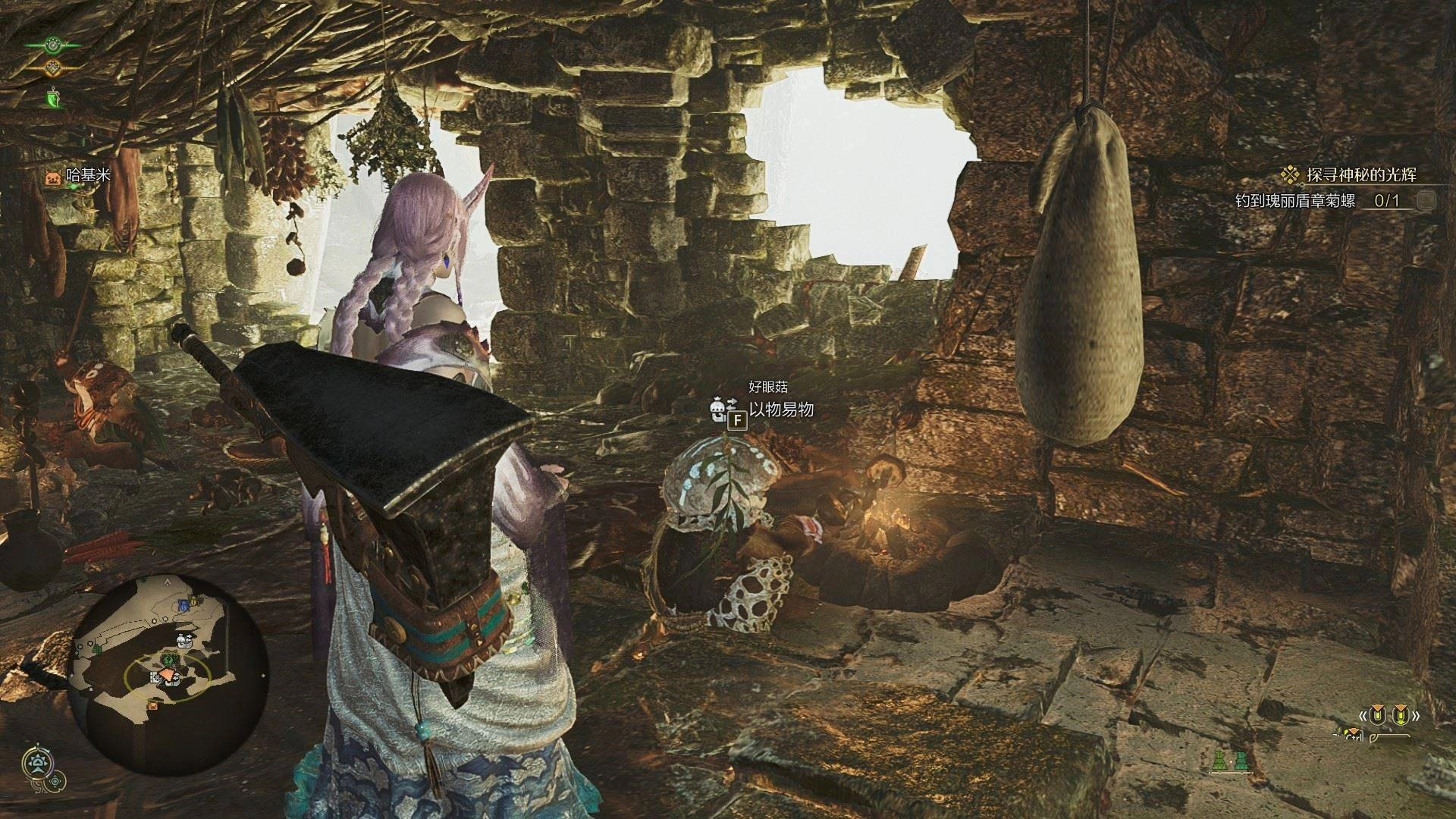Cycle item bar to the right arrow
The width and height of the screenshot is (1456, 819).
tap(1415, 715)
